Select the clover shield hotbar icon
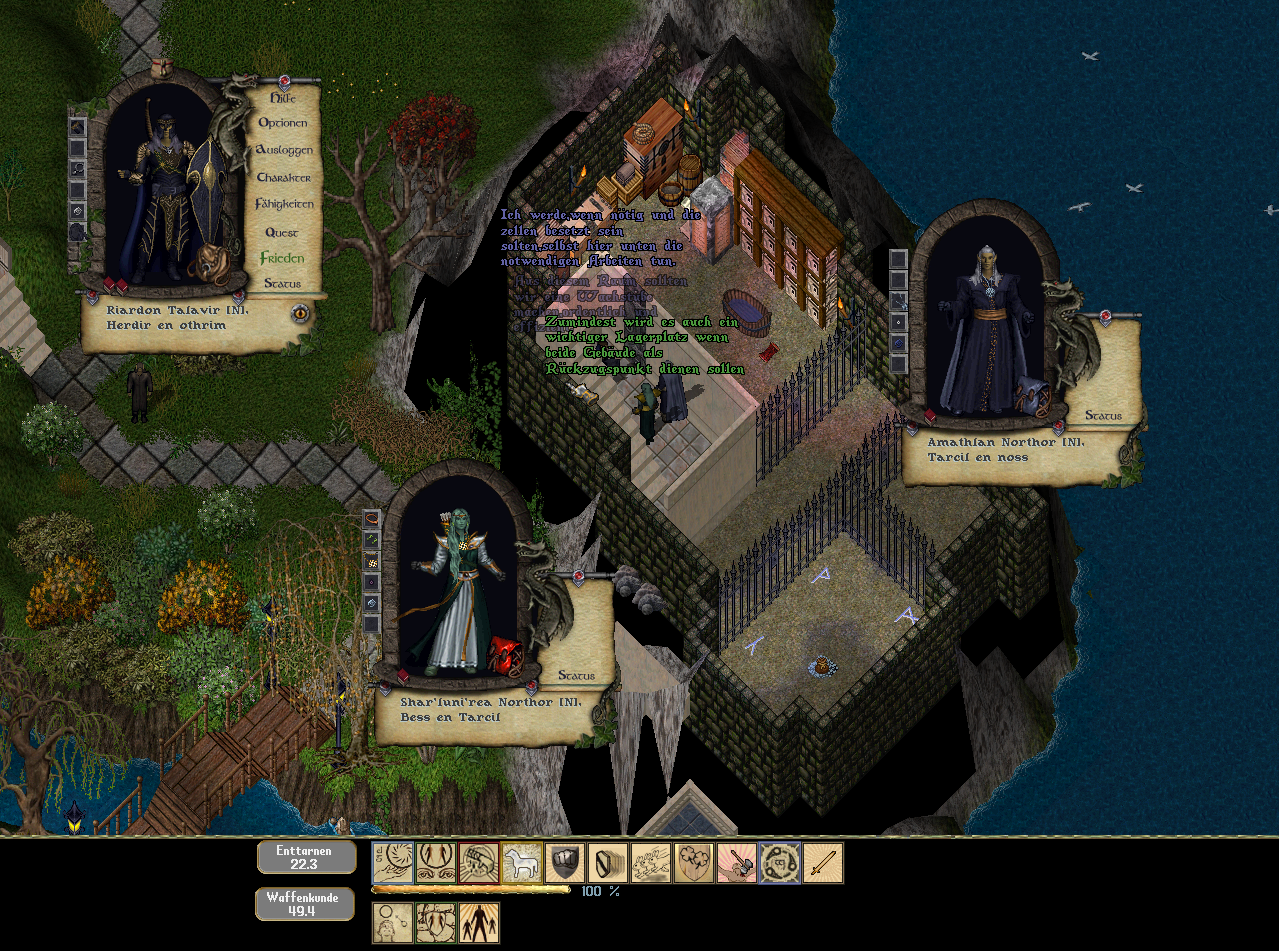This screenshot has width=1279, height=951. [x=694, y=863]
